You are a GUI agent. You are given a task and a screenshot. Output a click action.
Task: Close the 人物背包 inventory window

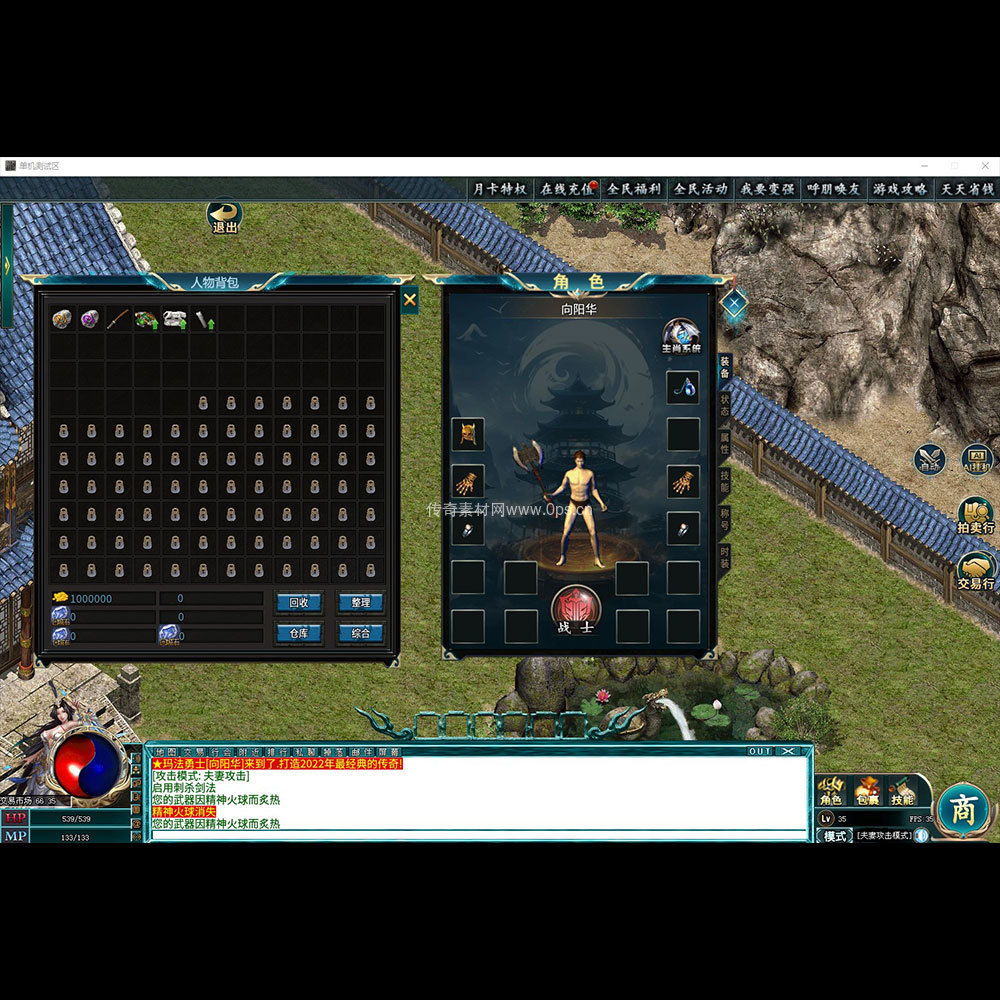409,299
